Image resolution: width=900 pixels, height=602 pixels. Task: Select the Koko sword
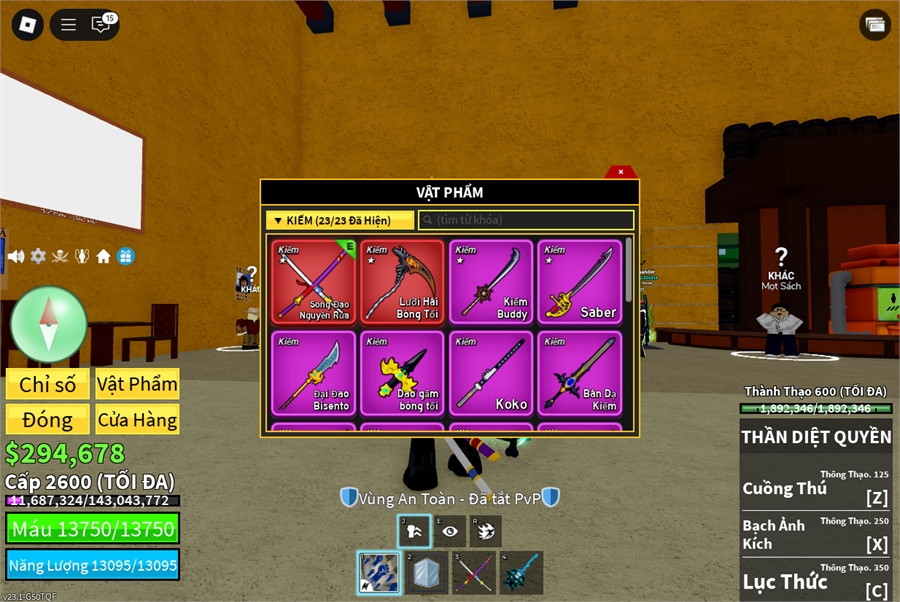click(491, 373)
